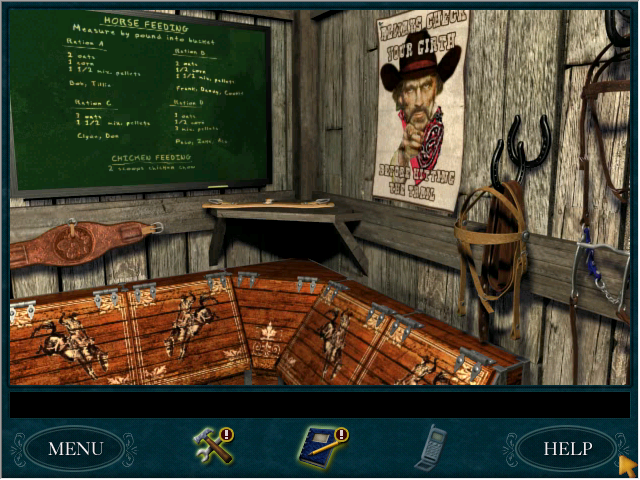Open the blue journal notebook icon
The image size is (640, 480).
point(320,446)
